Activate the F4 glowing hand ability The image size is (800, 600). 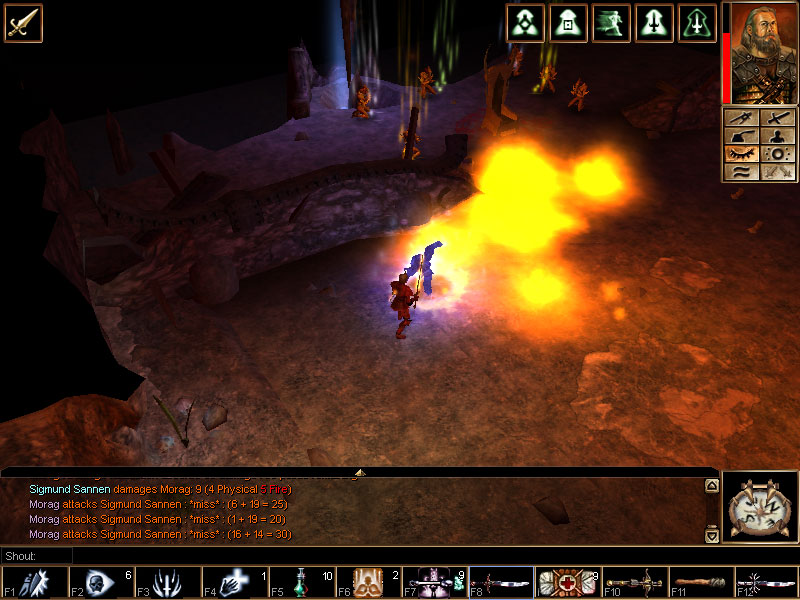pos(234,582)
